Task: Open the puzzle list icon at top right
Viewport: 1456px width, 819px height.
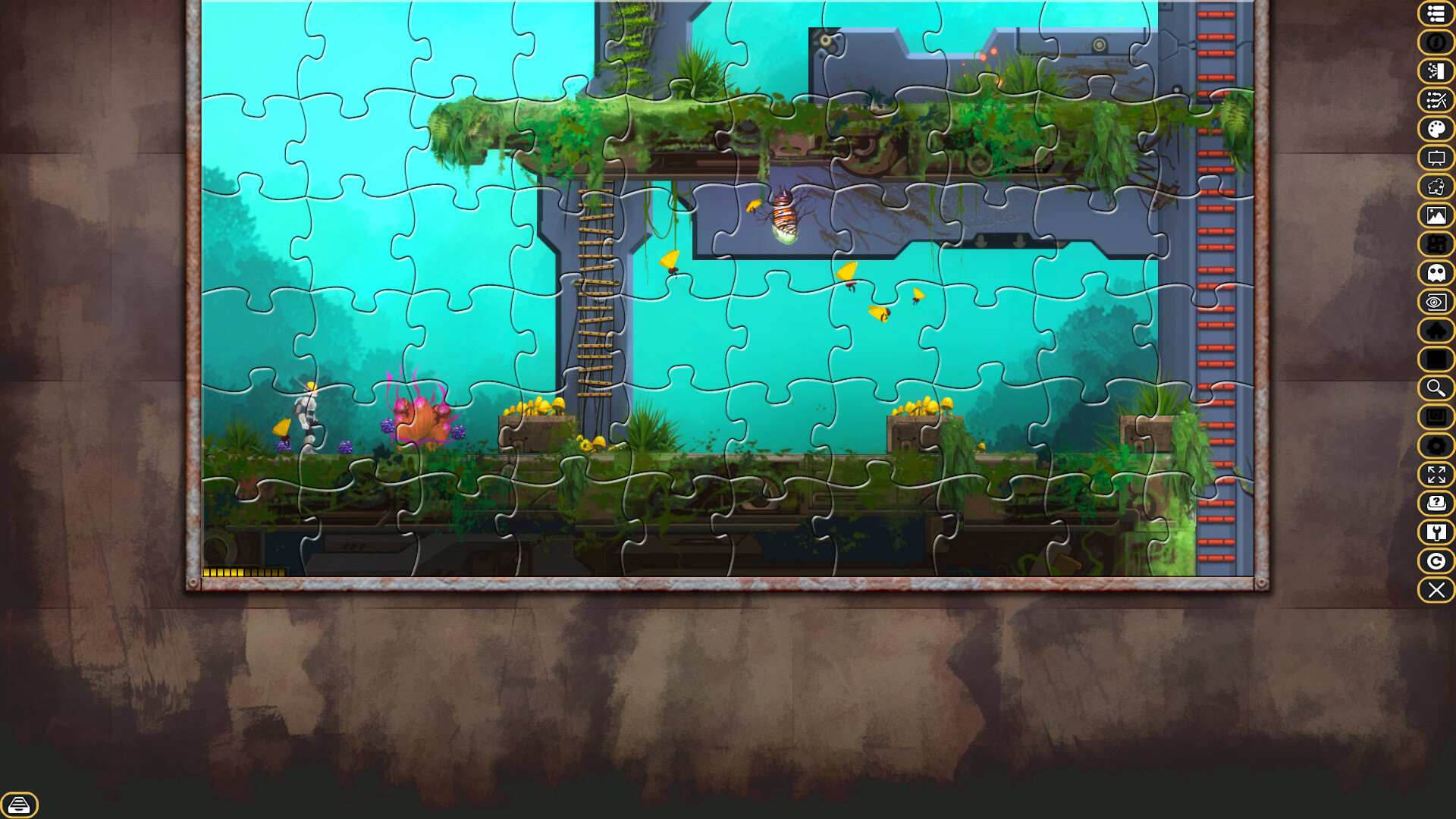Action: coord(1436,14)
